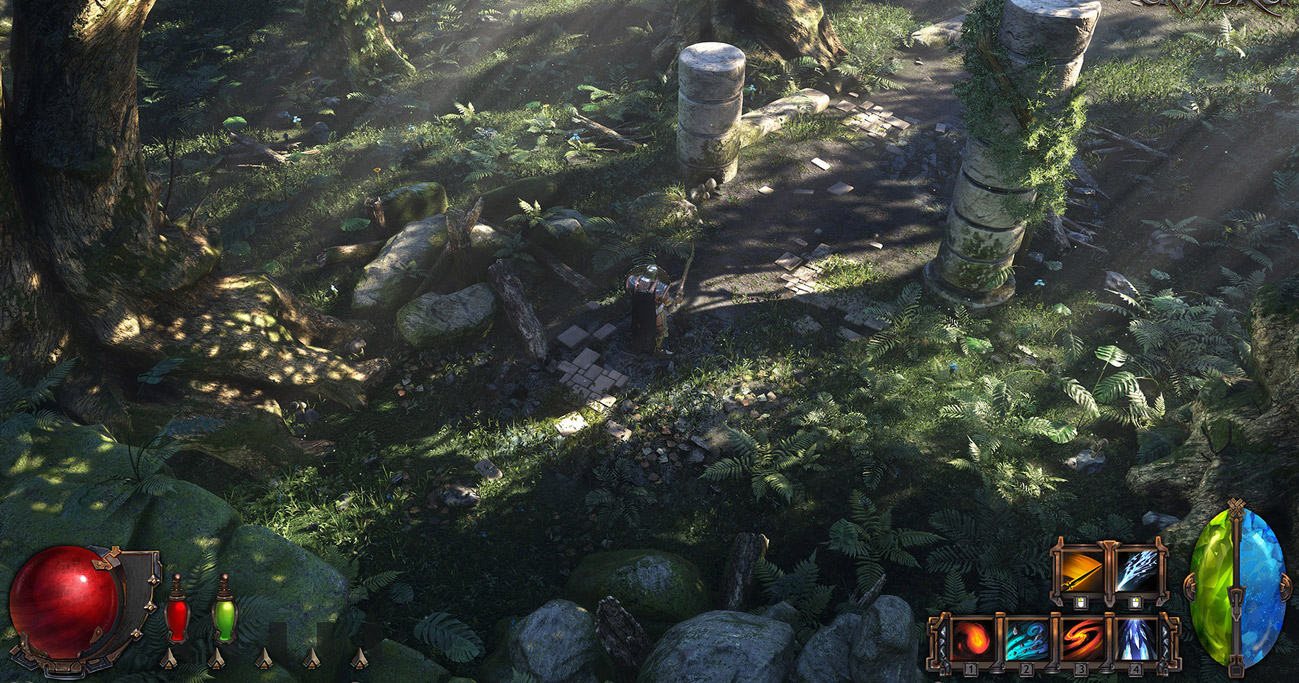Use the white lightning shard skill
1299x683 pixels.
tap(1136, 573)
